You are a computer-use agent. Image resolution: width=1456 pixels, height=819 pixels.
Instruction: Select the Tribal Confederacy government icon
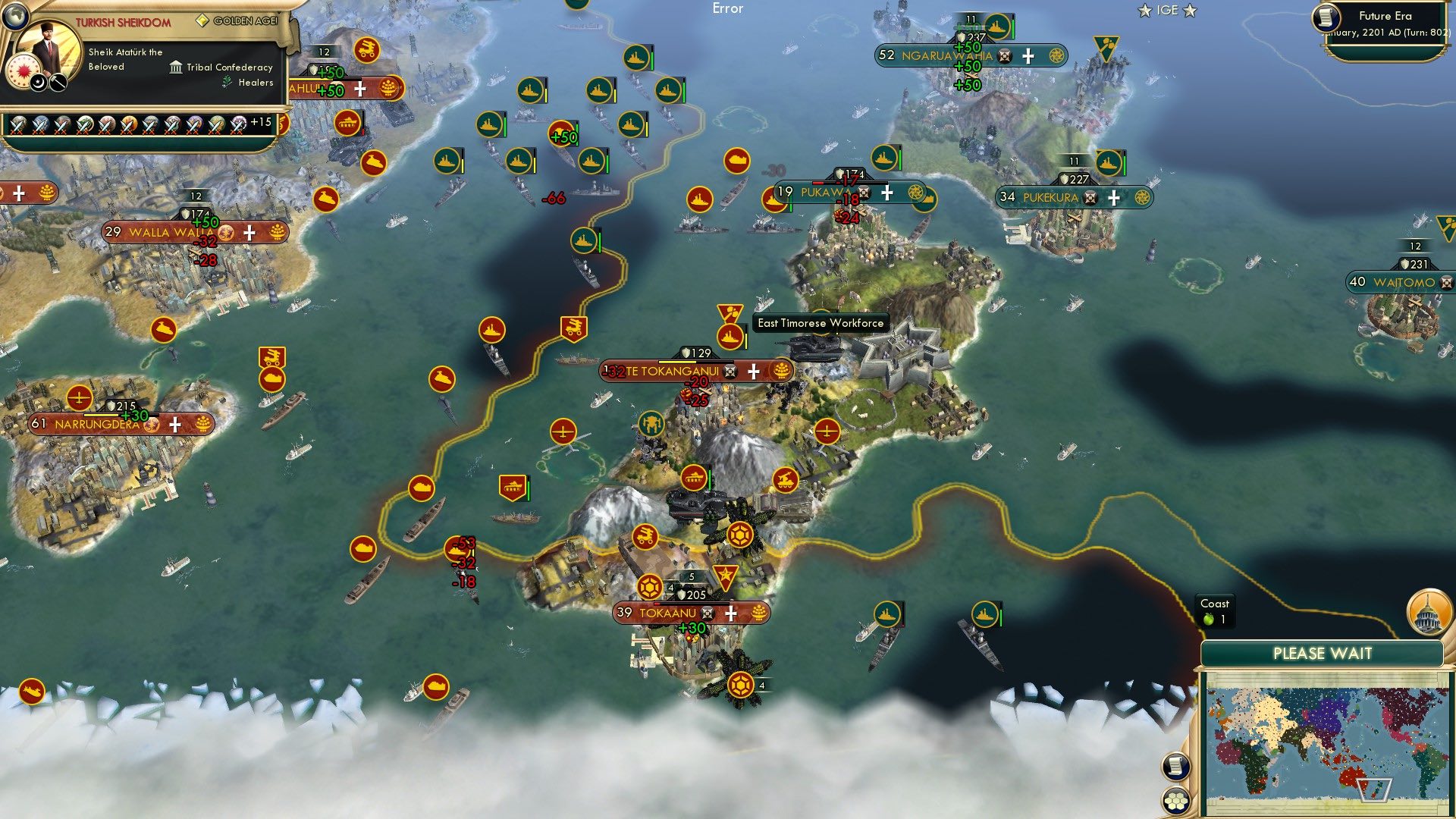176,67
